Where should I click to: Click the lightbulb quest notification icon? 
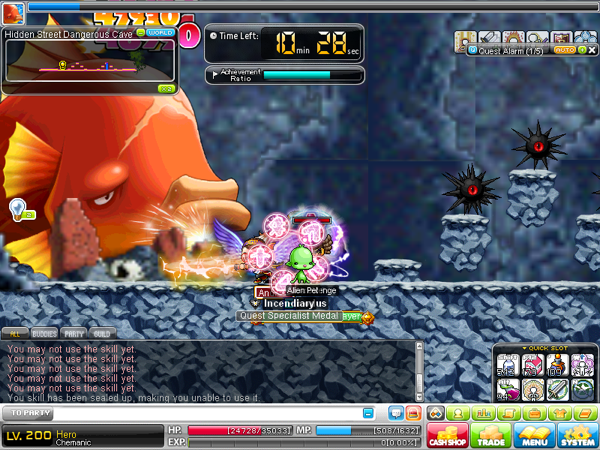(x=17, y=208)
